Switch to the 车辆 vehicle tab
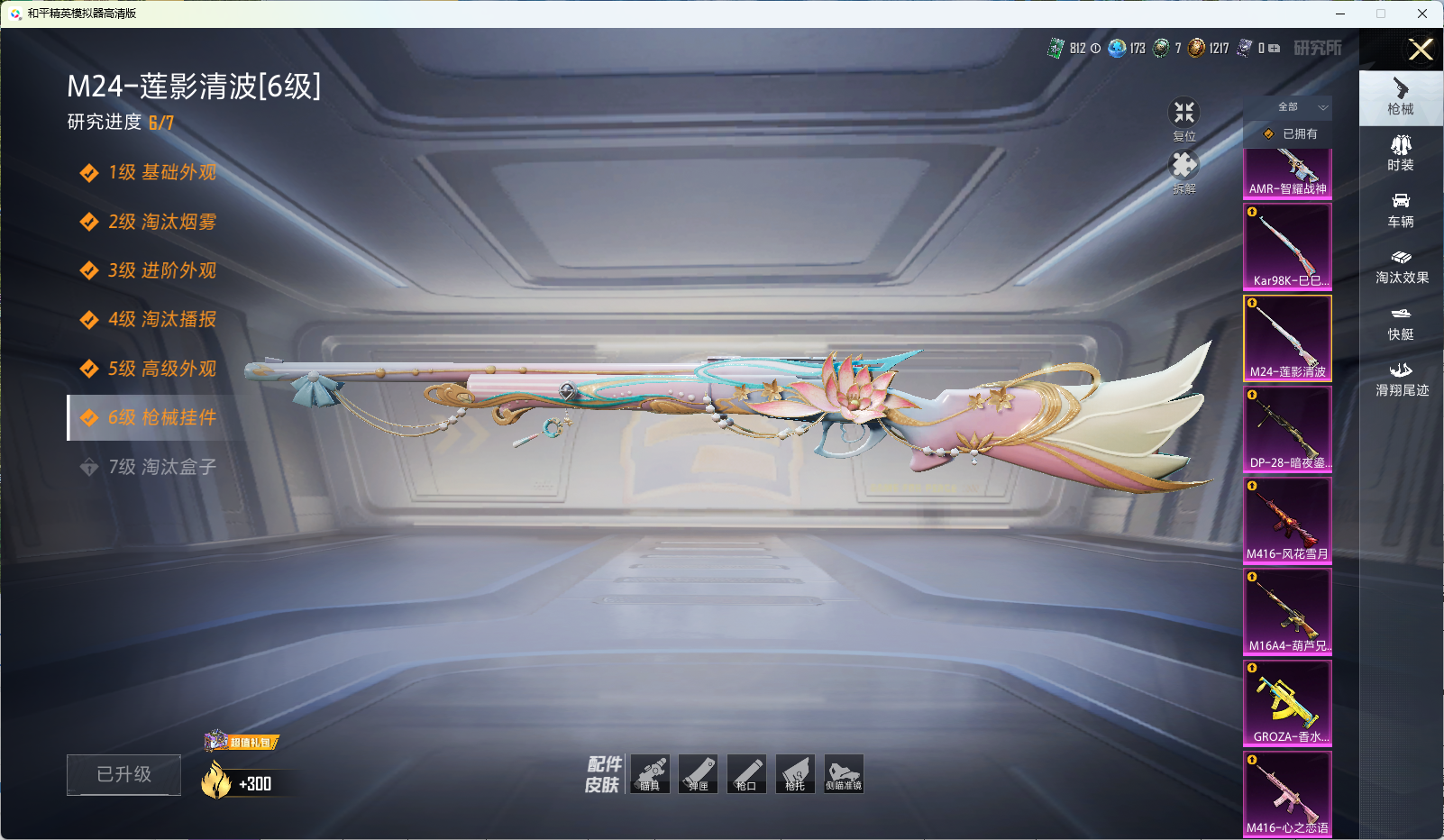The image size is (1444, 840). coord(1401,210)
